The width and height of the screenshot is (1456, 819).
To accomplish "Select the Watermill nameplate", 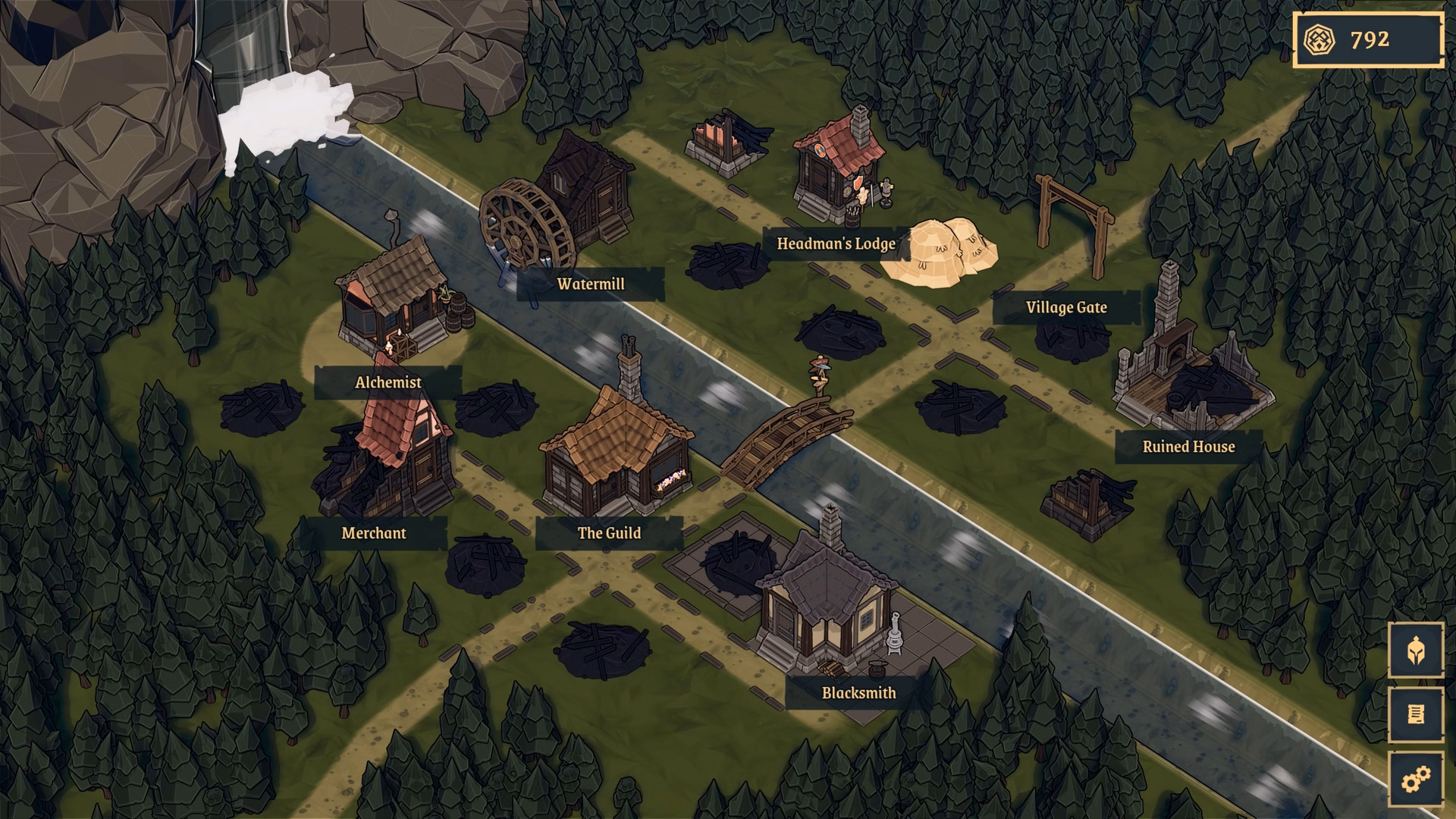I will (x=591, y=284).
